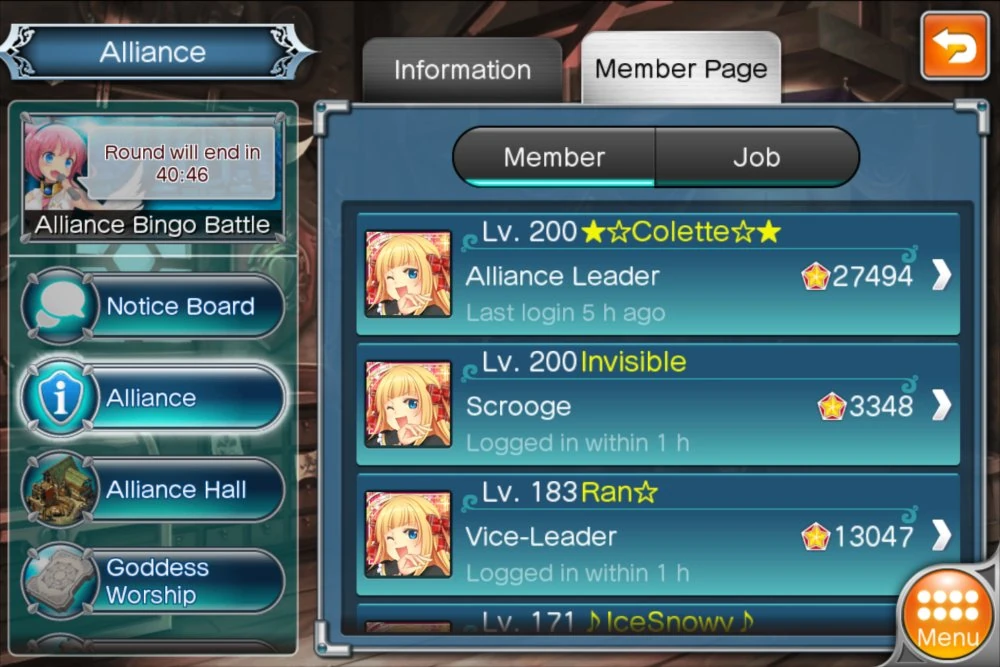Screen dimensions: 1000x667
Task: Open the Alliance Bingo Battle banner
Action: click(153, 180)
